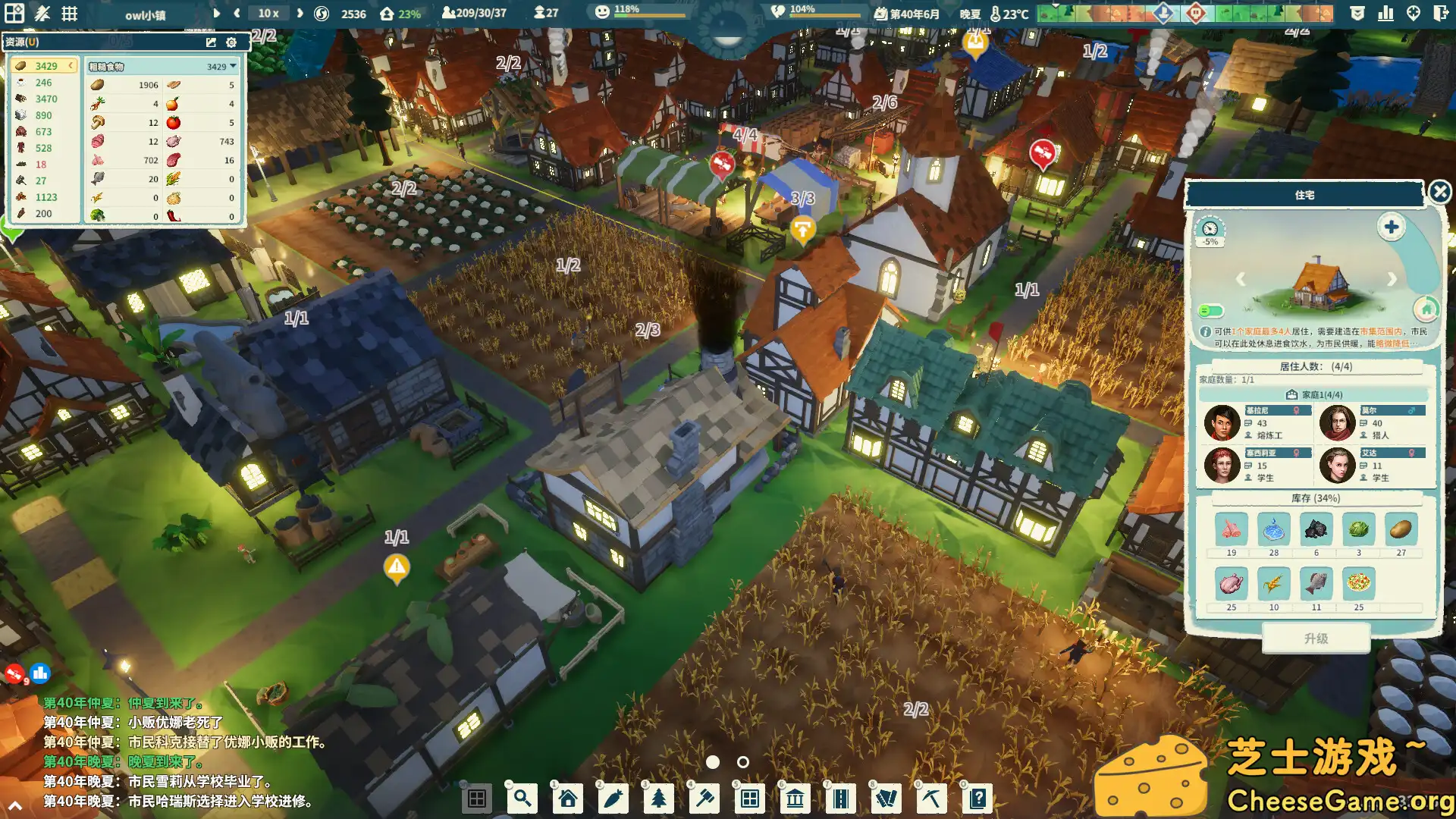1456x819 pixels.
Task: Select the hammer production build category
Action: (704, 798)
